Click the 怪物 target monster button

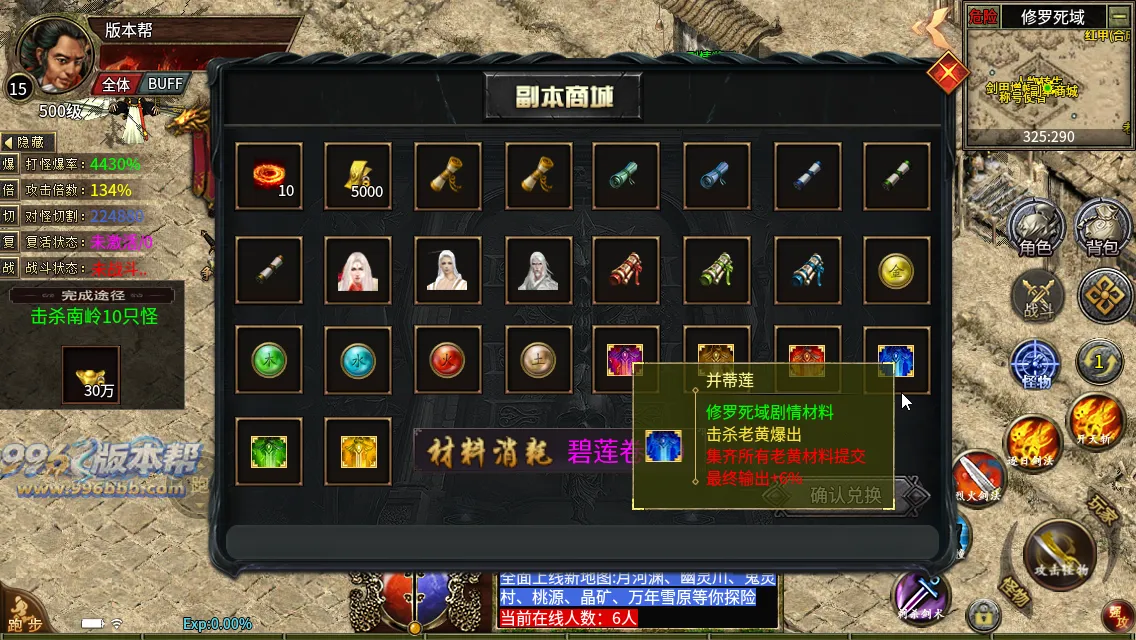click(1034, 364)
